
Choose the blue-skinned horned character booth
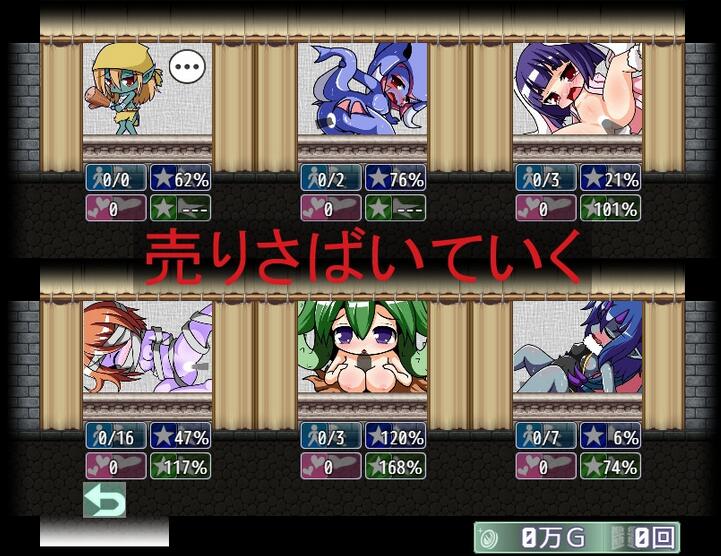[577, 347]
